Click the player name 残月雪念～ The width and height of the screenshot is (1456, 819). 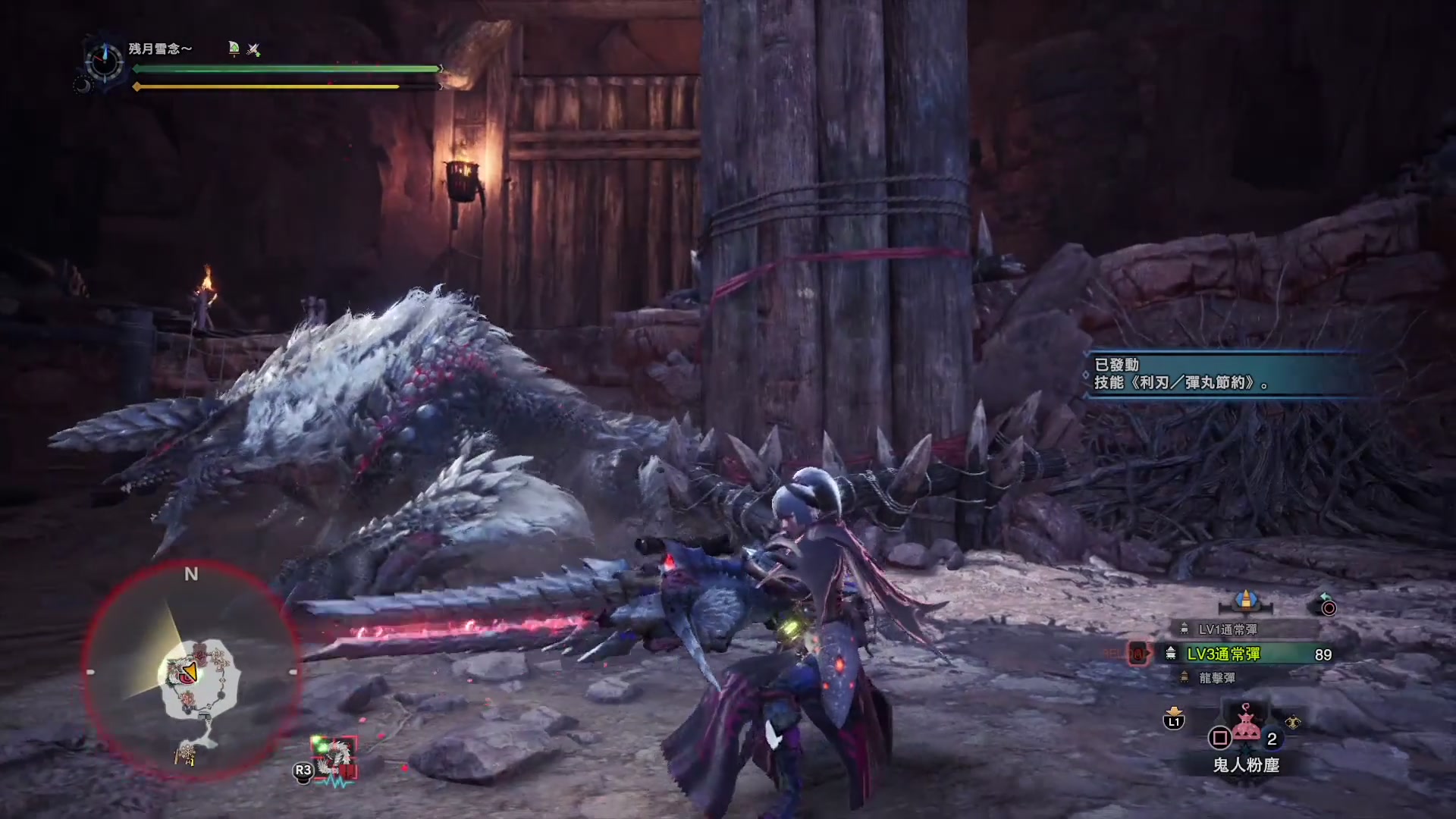[x=160, y=49]
